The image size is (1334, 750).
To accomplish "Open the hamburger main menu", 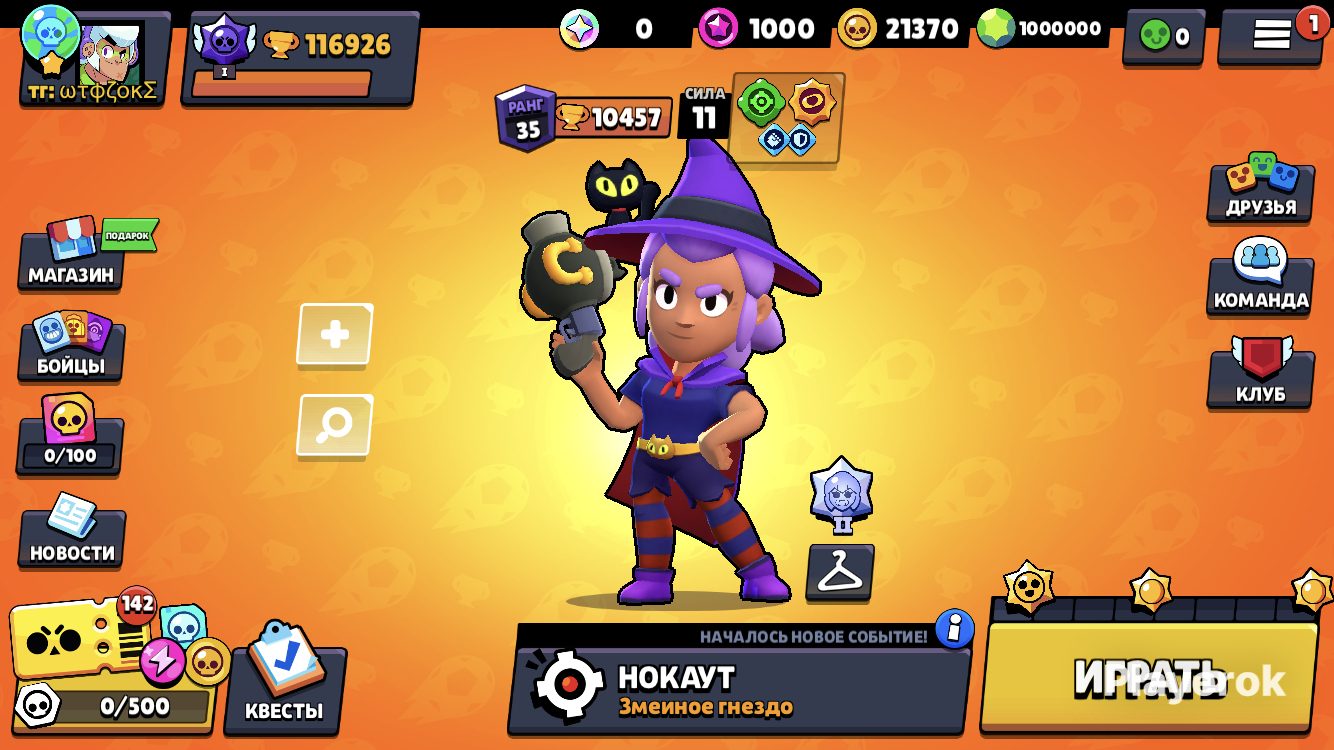I will pos(1272,34).
